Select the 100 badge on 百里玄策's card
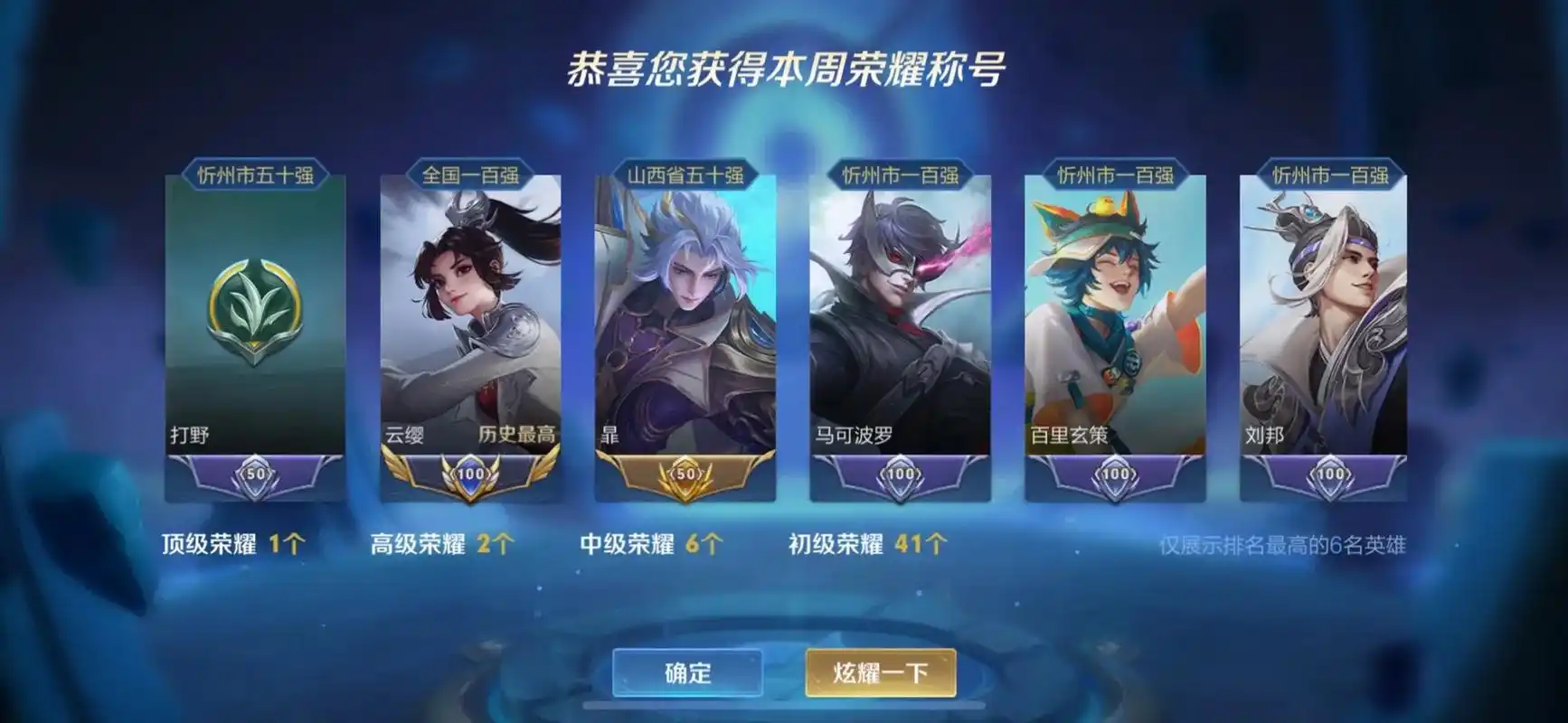Image resolution: width=1568 pixels, height=723 pixels. click(1116, 473)
